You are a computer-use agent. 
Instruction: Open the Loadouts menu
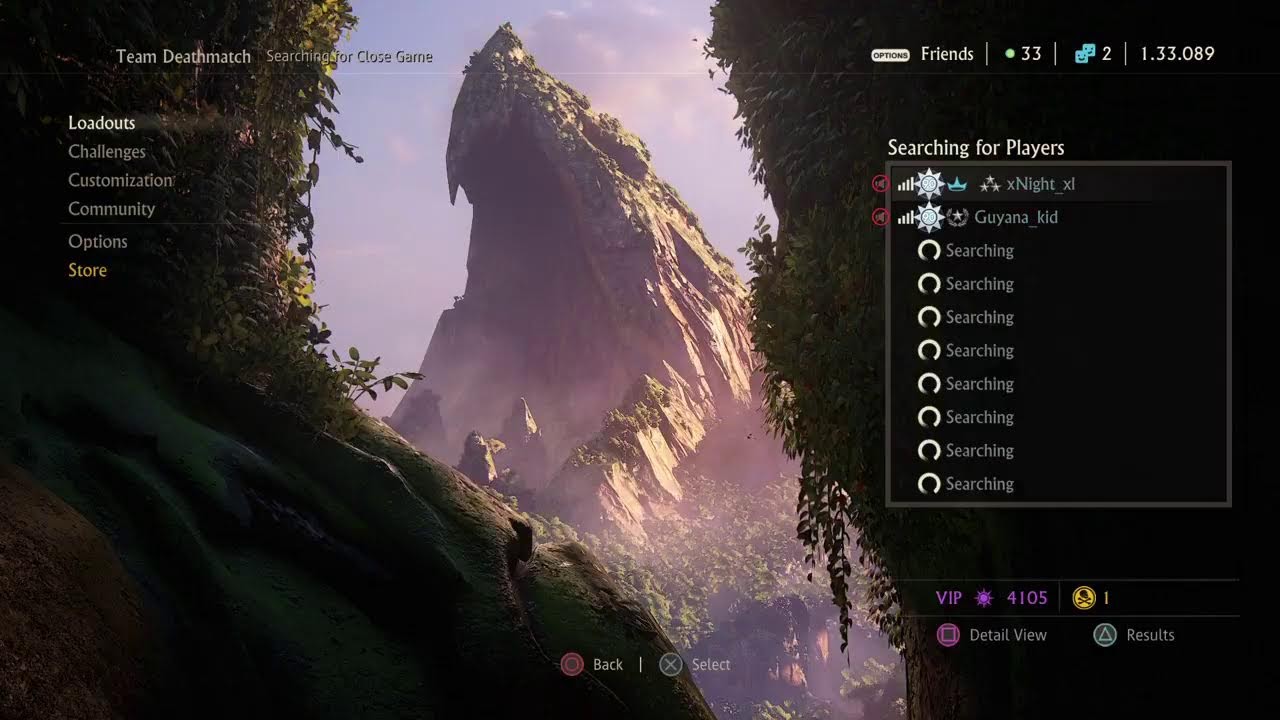tap(101, 123)
